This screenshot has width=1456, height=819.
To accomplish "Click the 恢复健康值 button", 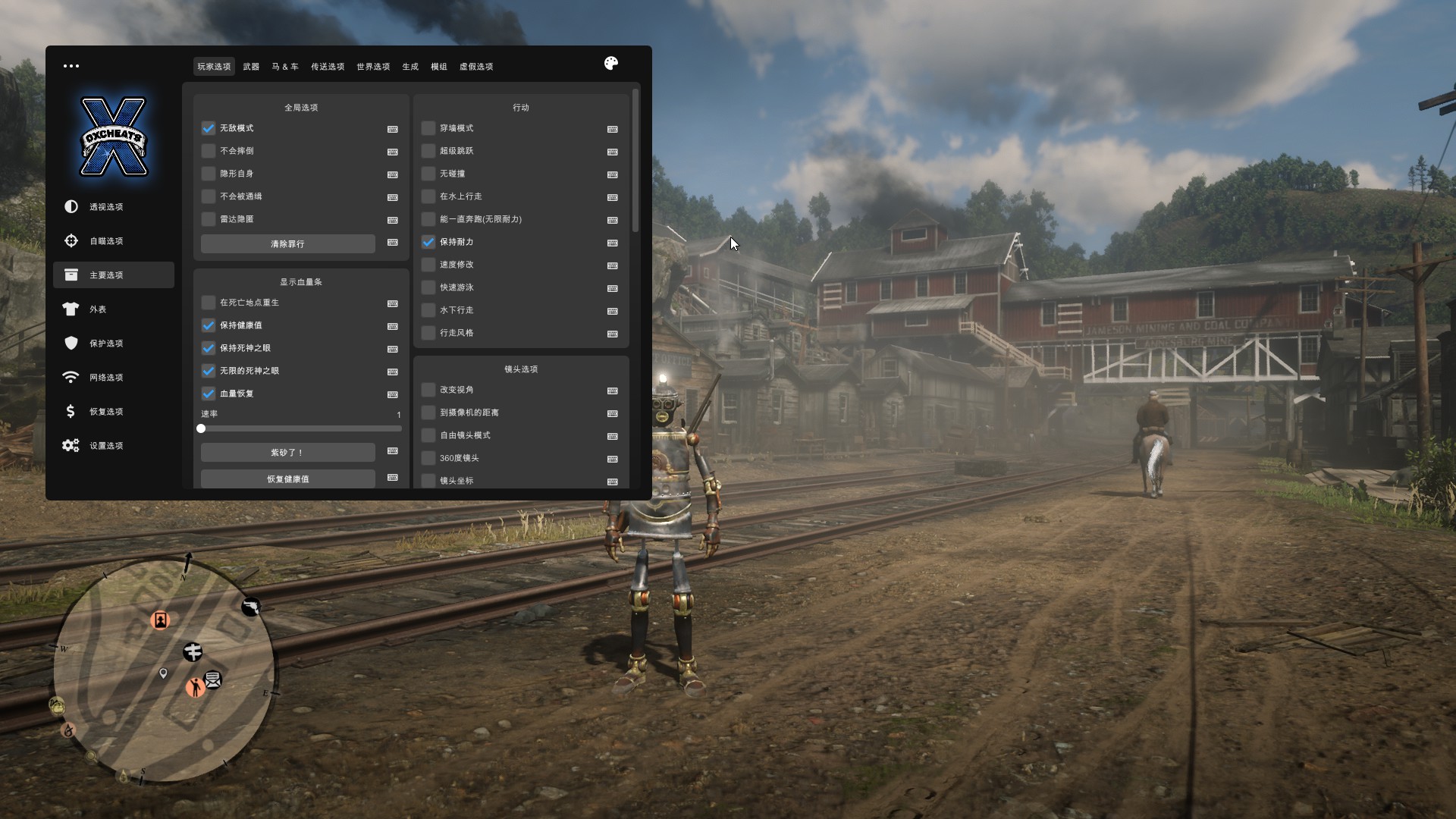I will pos(287,479).
